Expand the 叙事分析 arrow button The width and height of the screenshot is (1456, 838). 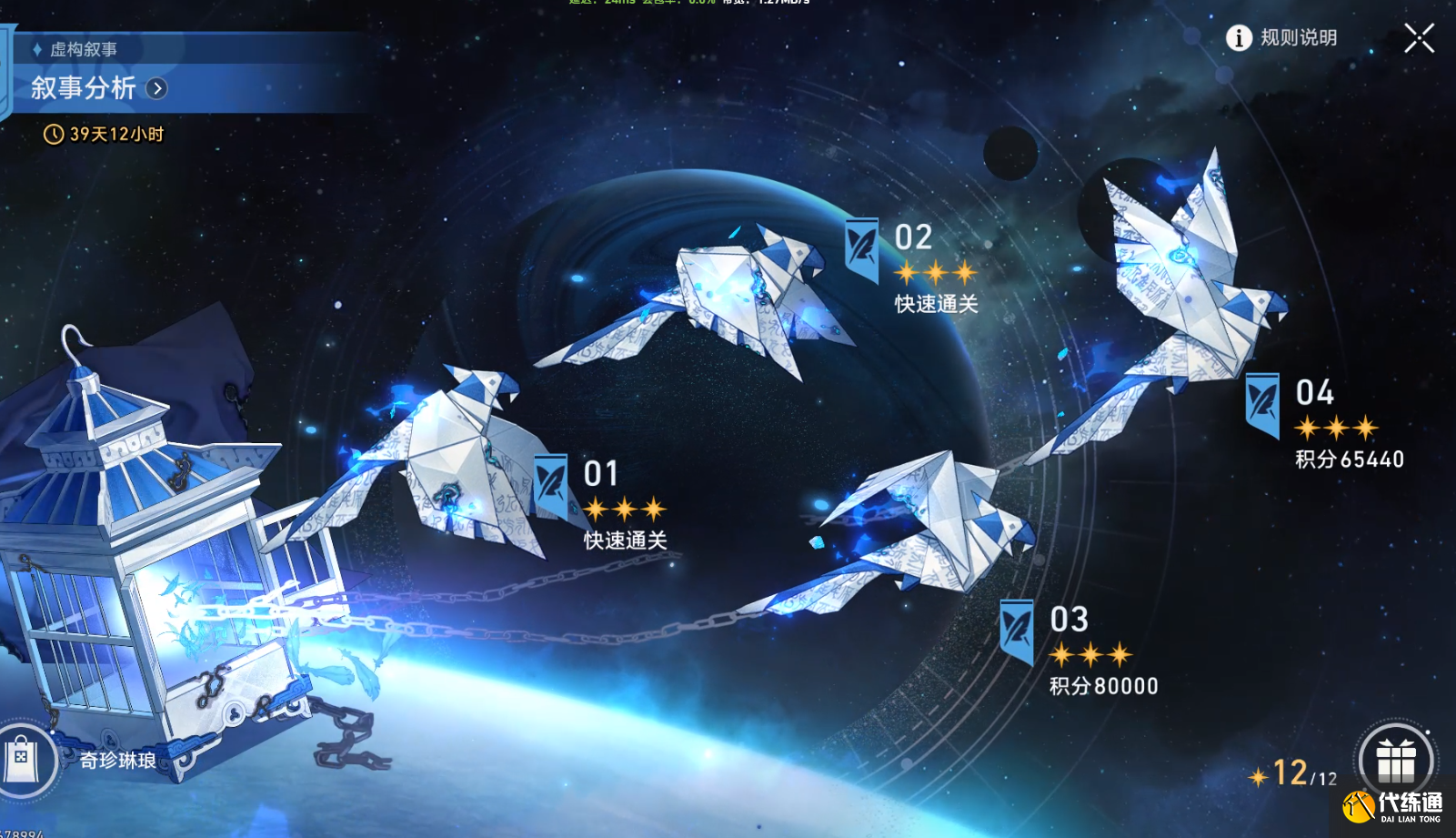tap(157, 88)
